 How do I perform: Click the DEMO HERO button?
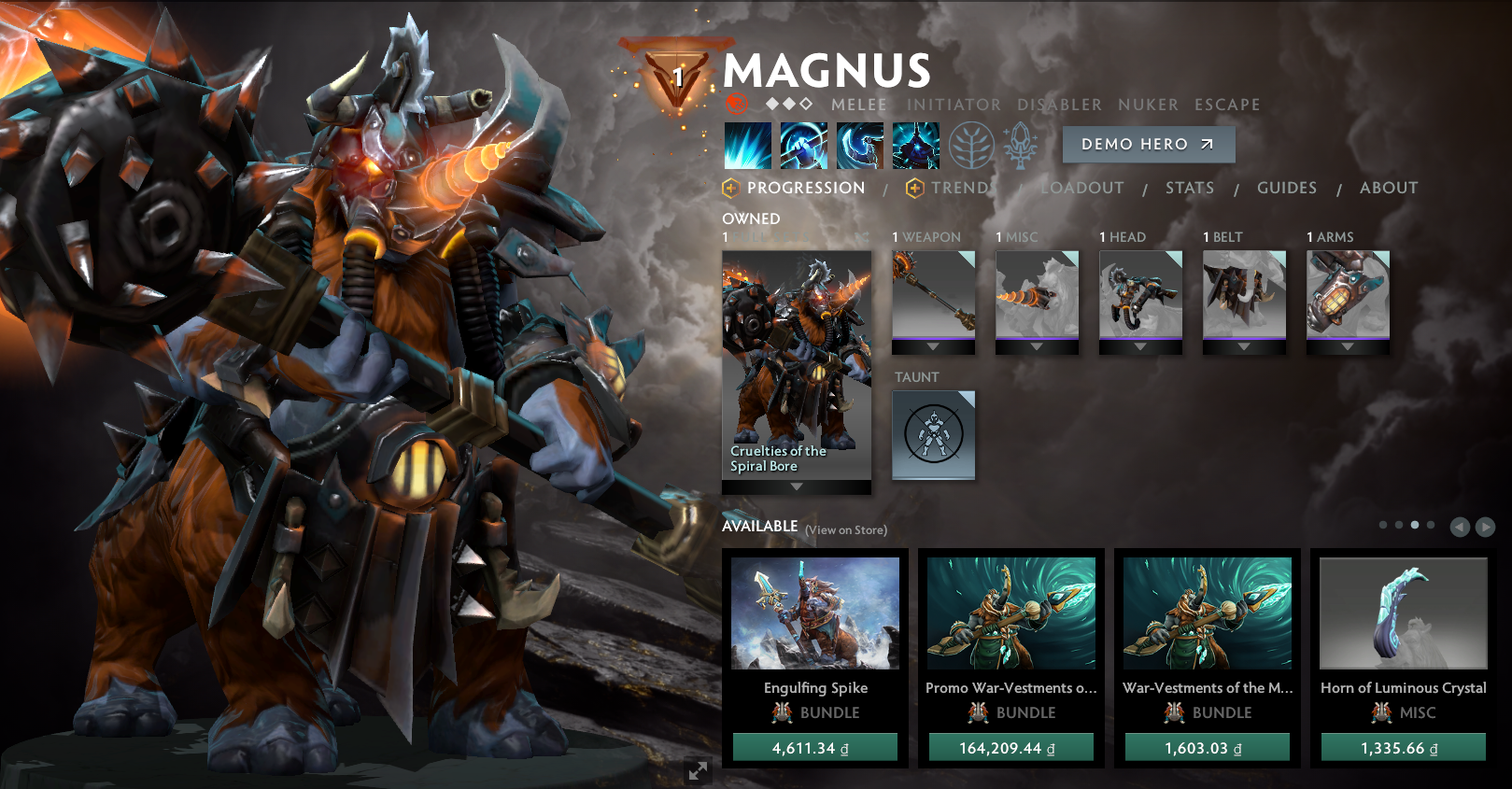(1148, 144)
